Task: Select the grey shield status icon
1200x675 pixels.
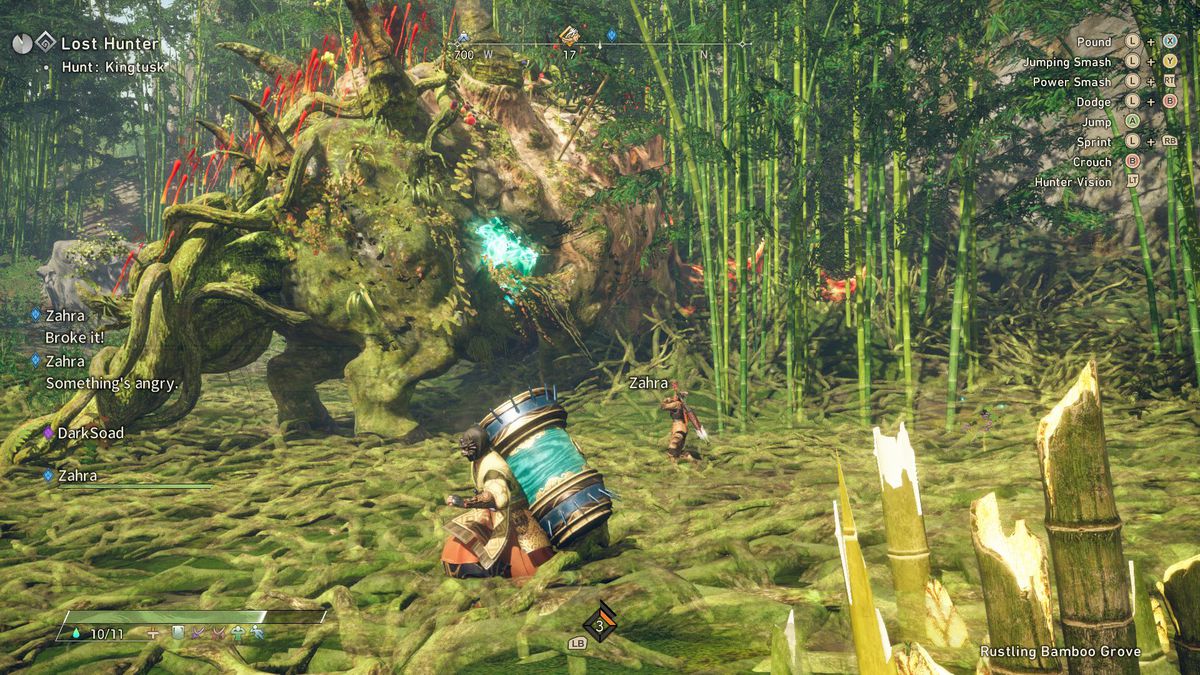Action: click(x=178, y=633)
